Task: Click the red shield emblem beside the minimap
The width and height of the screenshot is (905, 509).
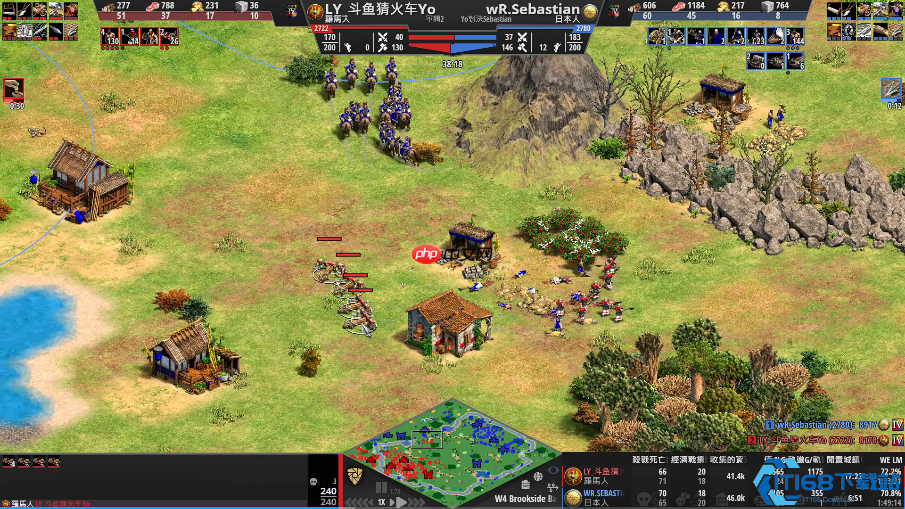Action: coord(355,475)
